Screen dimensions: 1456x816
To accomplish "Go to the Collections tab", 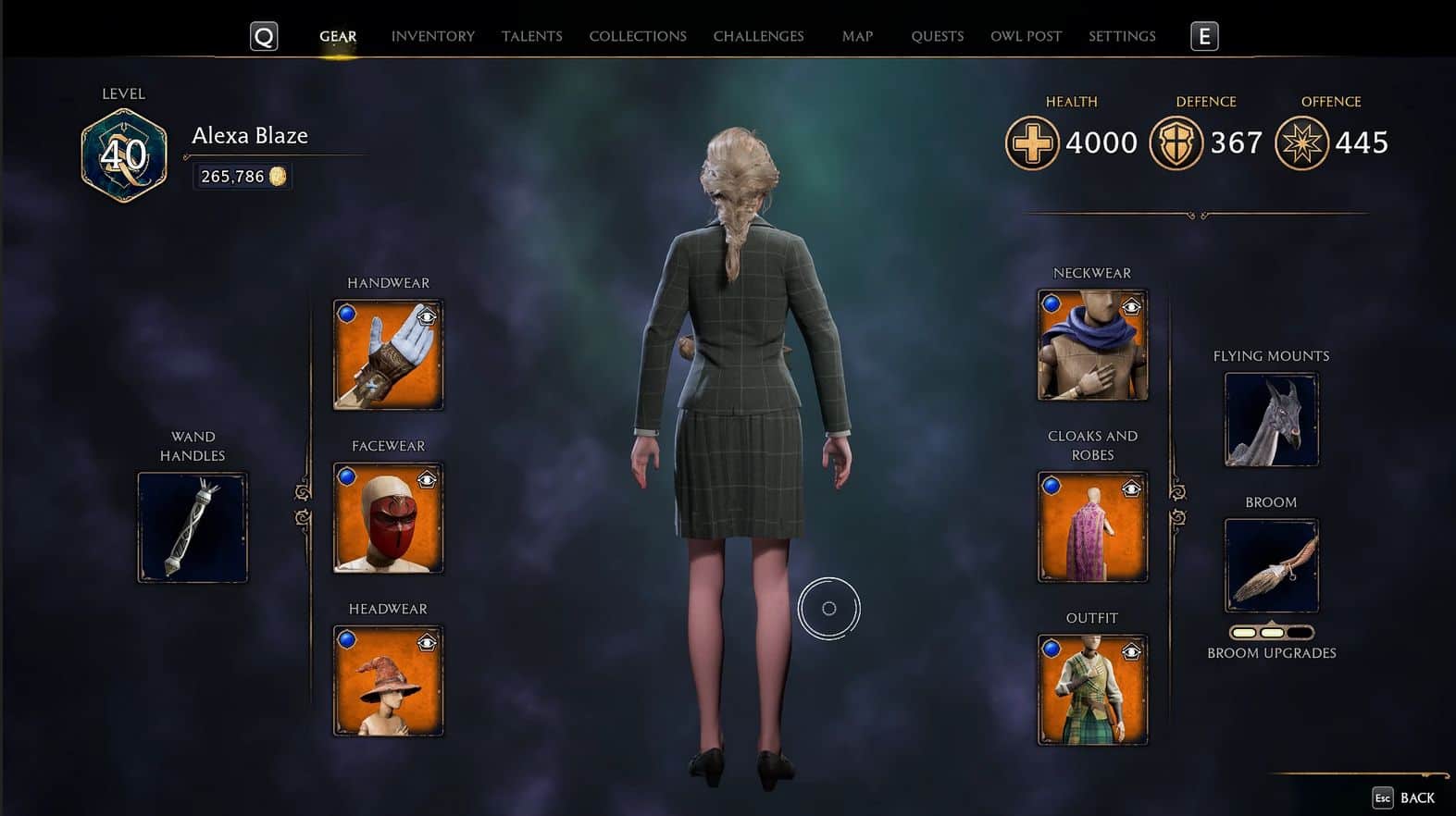I will (x=638, y=36).
